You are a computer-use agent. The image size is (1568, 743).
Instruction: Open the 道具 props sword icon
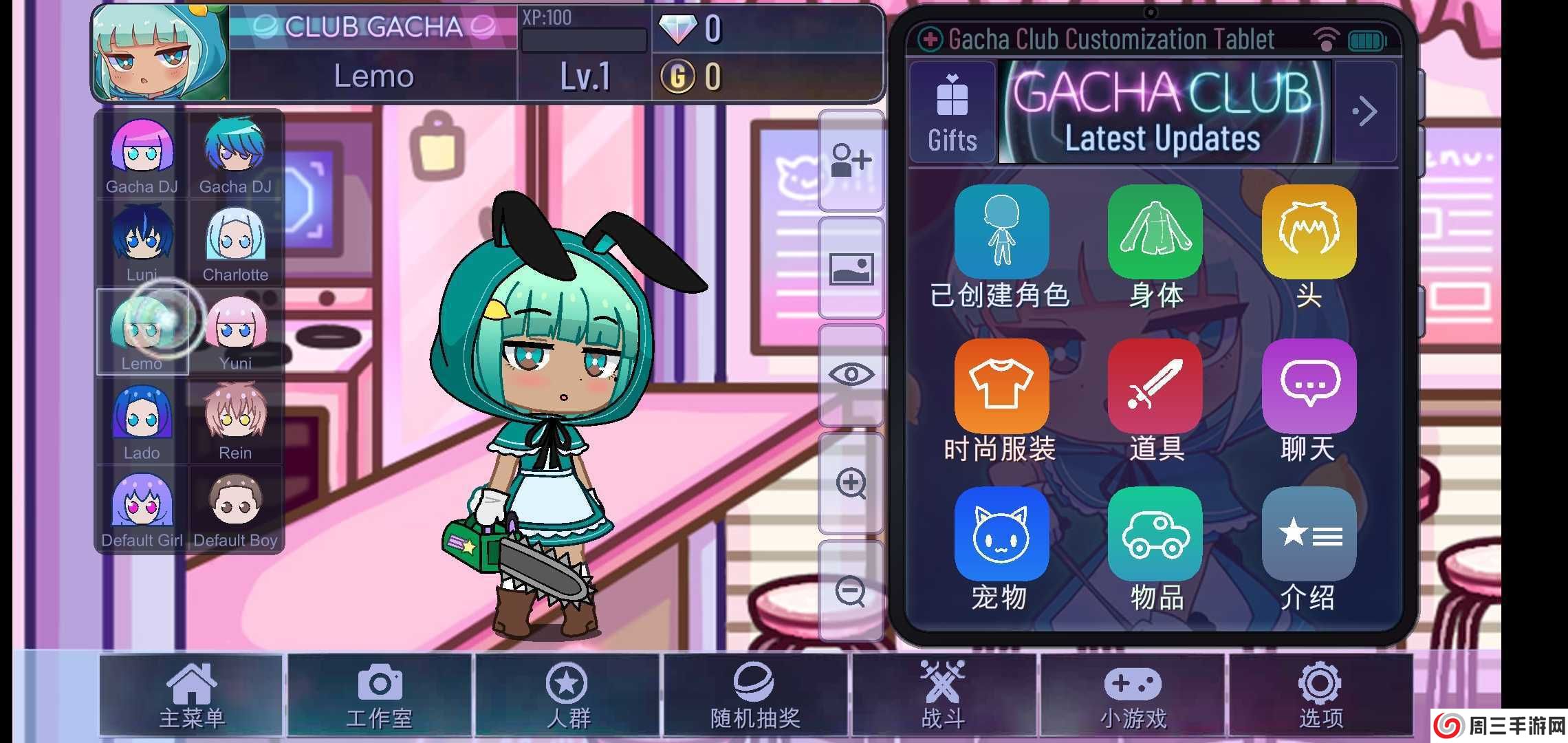click(1155, 387)
